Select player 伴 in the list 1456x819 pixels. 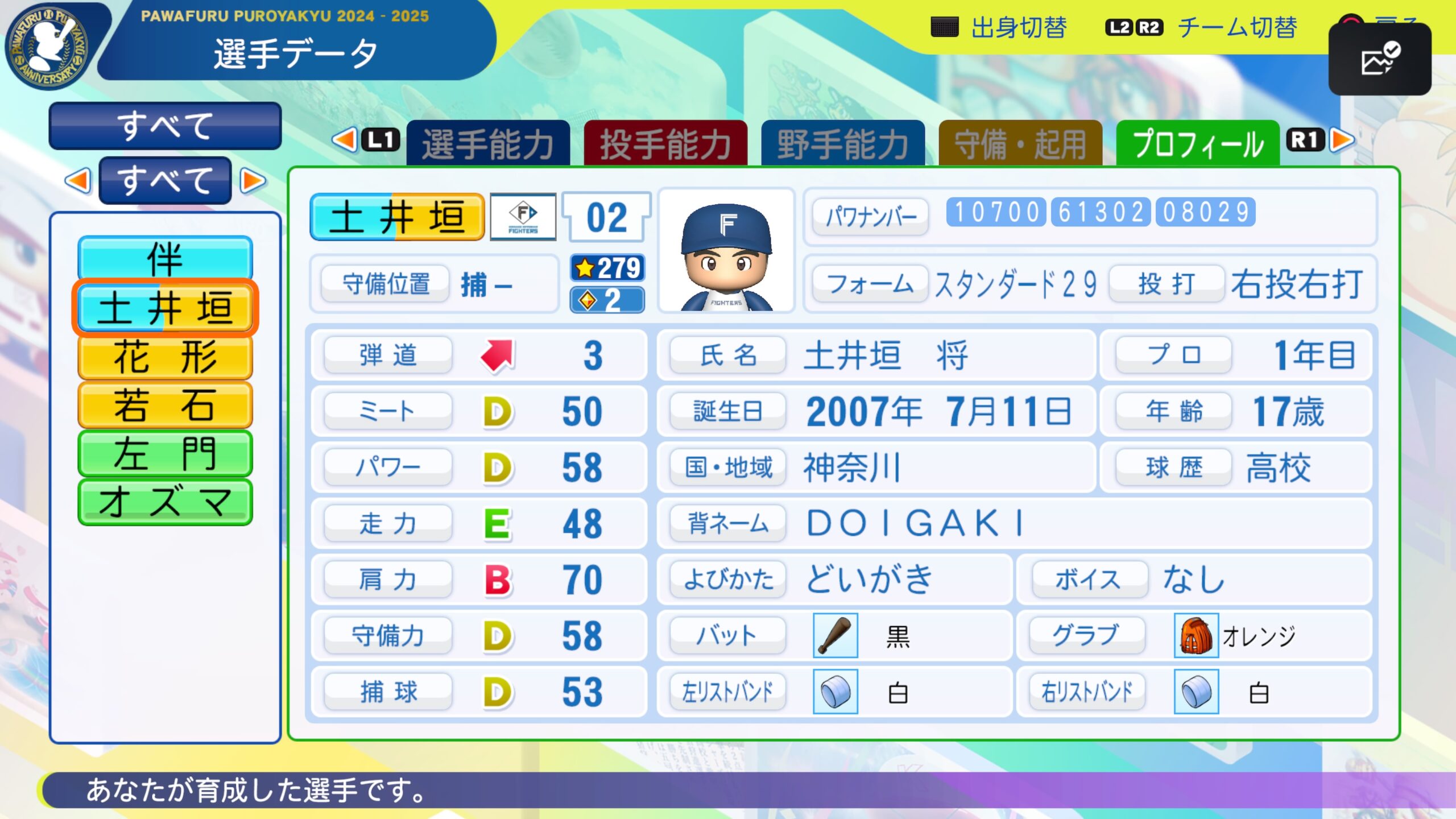click(165, 259)
